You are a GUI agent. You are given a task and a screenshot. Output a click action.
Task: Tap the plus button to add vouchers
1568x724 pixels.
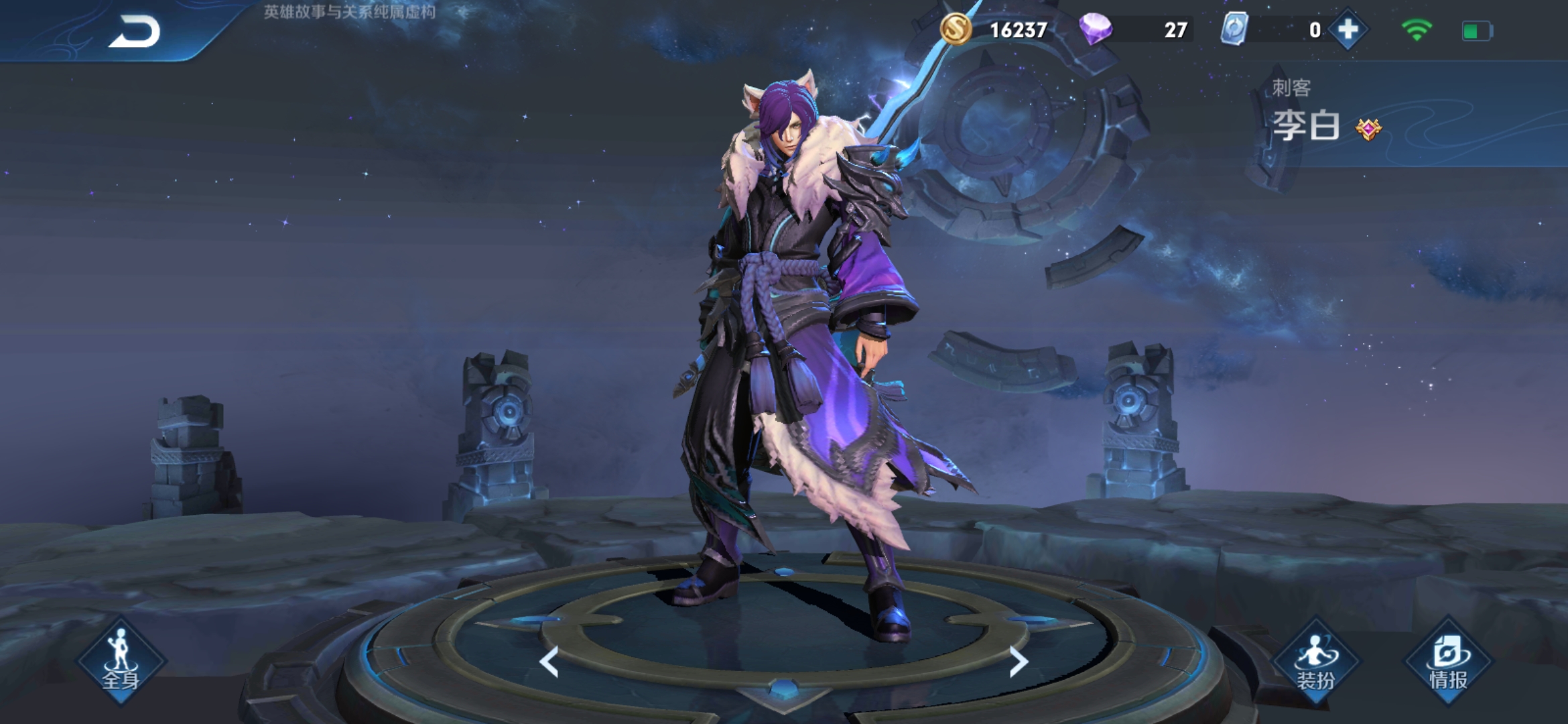click(x=1348, y=30)
